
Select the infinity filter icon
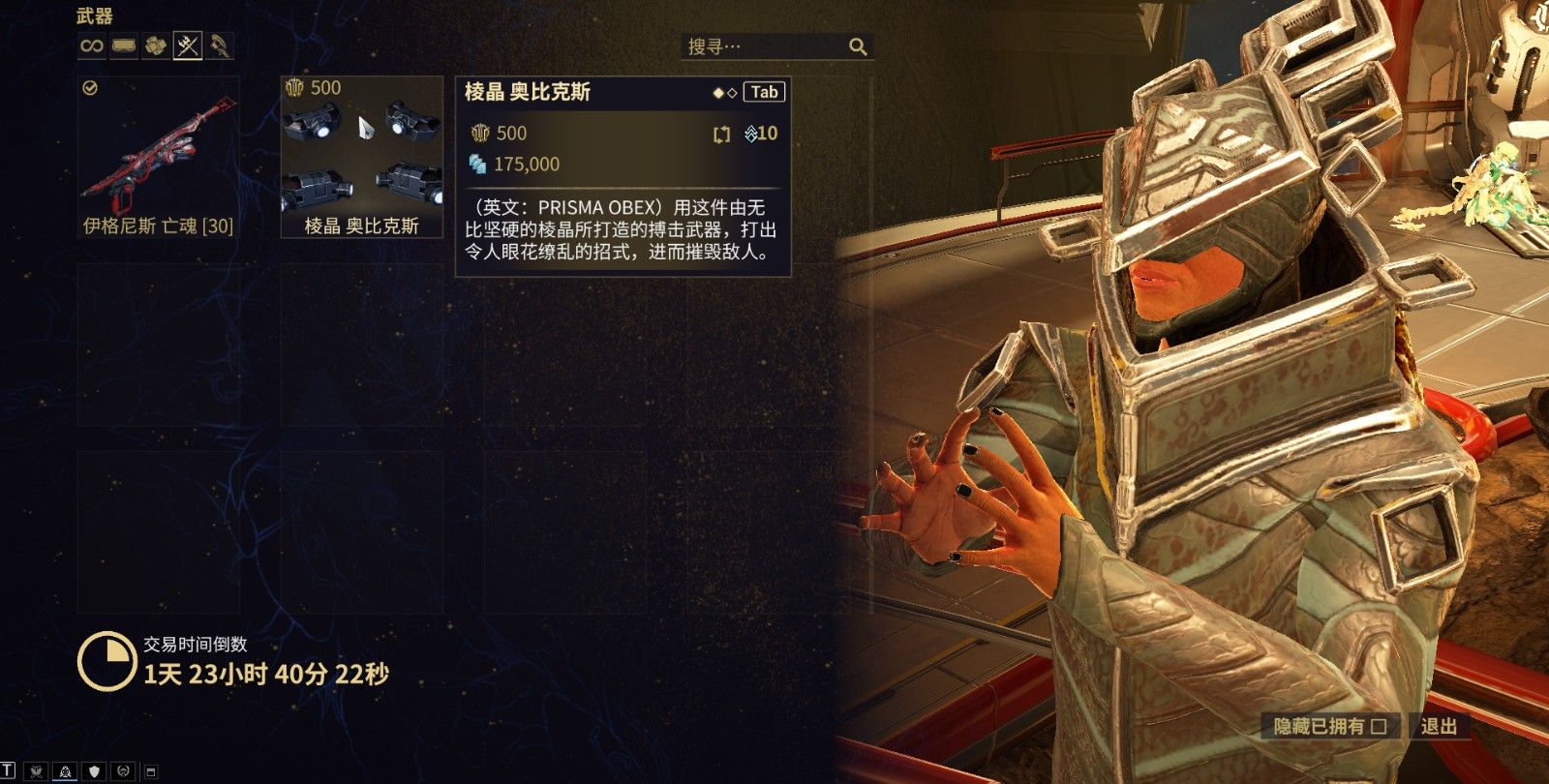91,46
